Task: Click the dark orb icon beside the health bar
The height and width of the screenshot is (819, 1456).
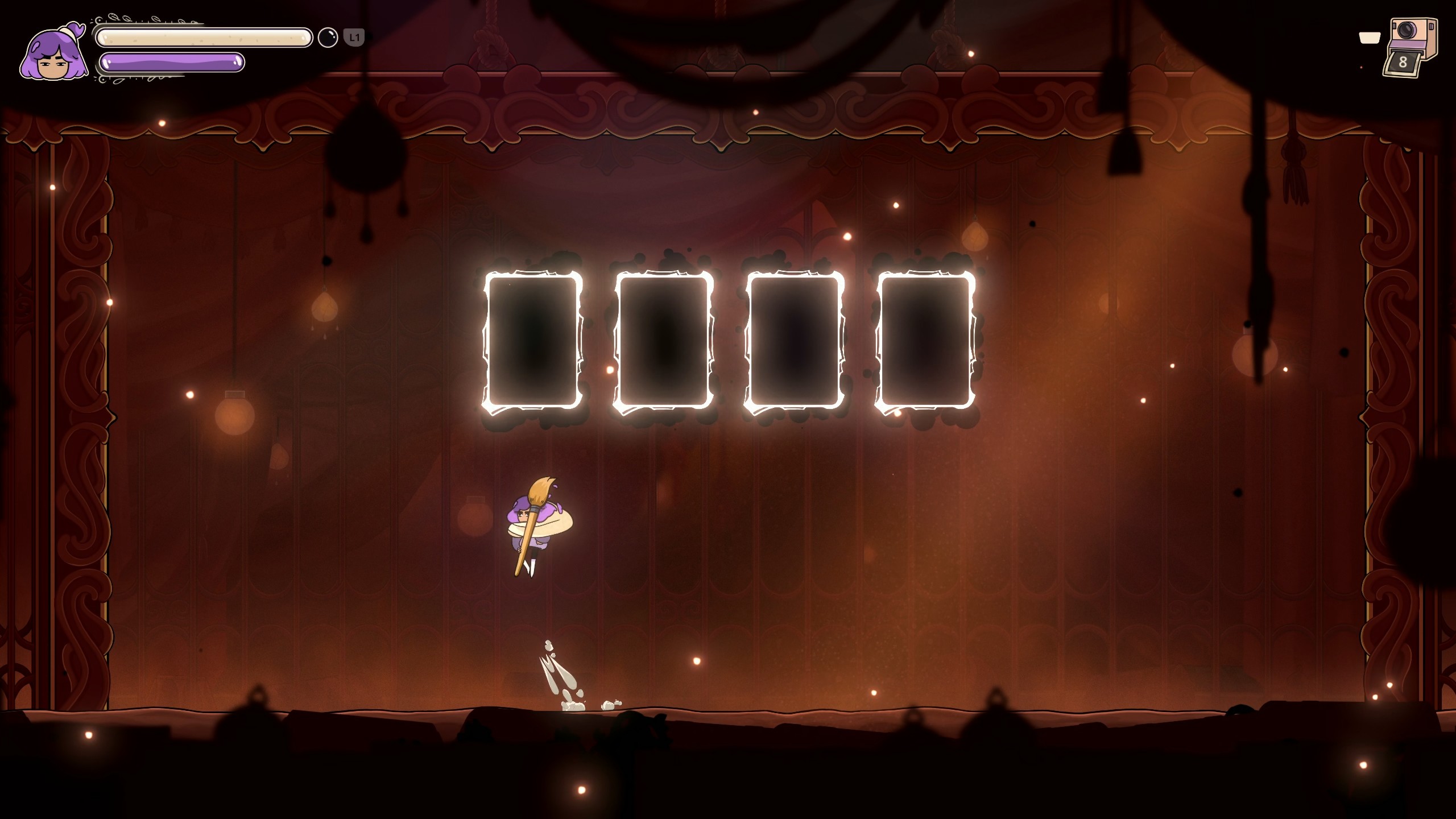Action: pyautogui.click(x=328, y=38)
